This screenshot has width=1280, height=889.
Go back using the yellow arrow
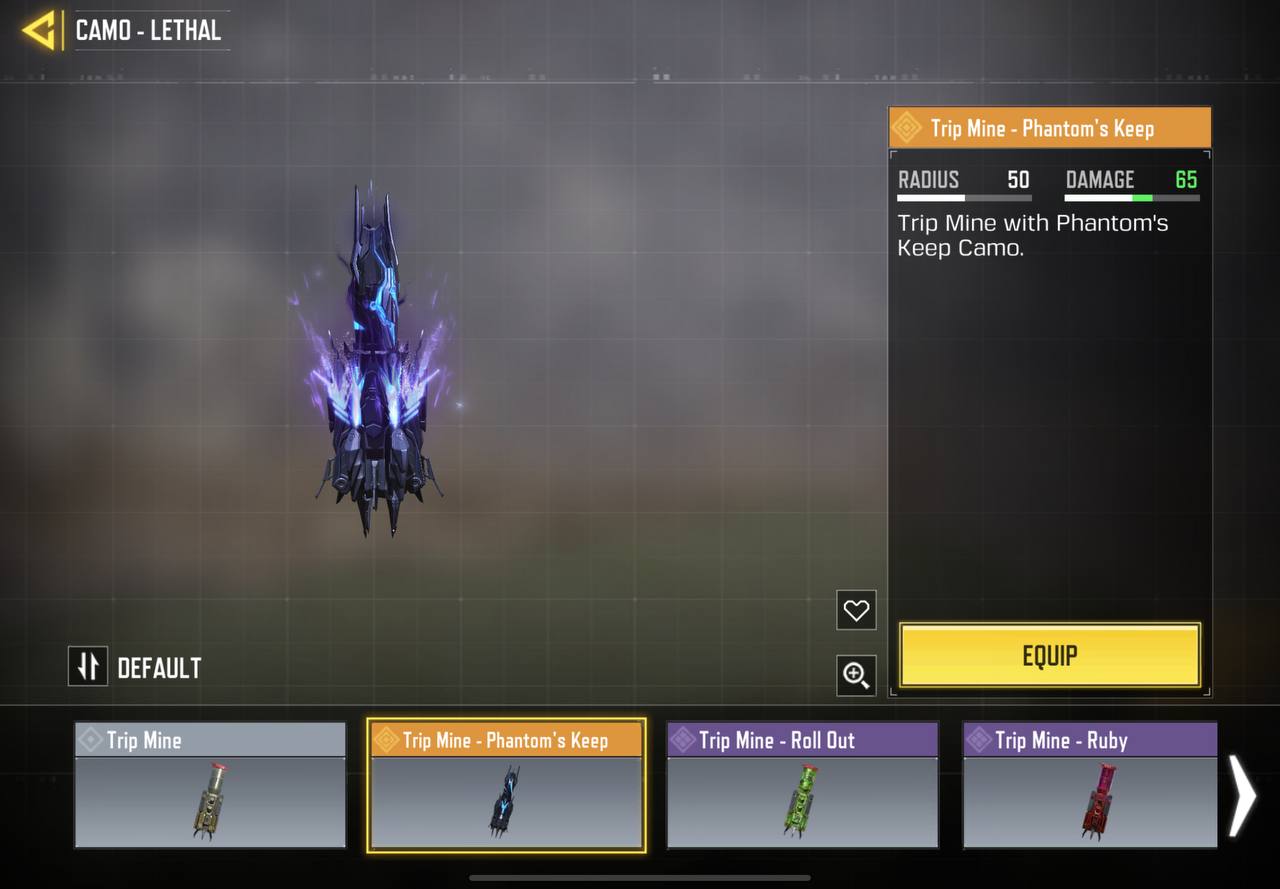pyautogui.click(x=40, y=31)
